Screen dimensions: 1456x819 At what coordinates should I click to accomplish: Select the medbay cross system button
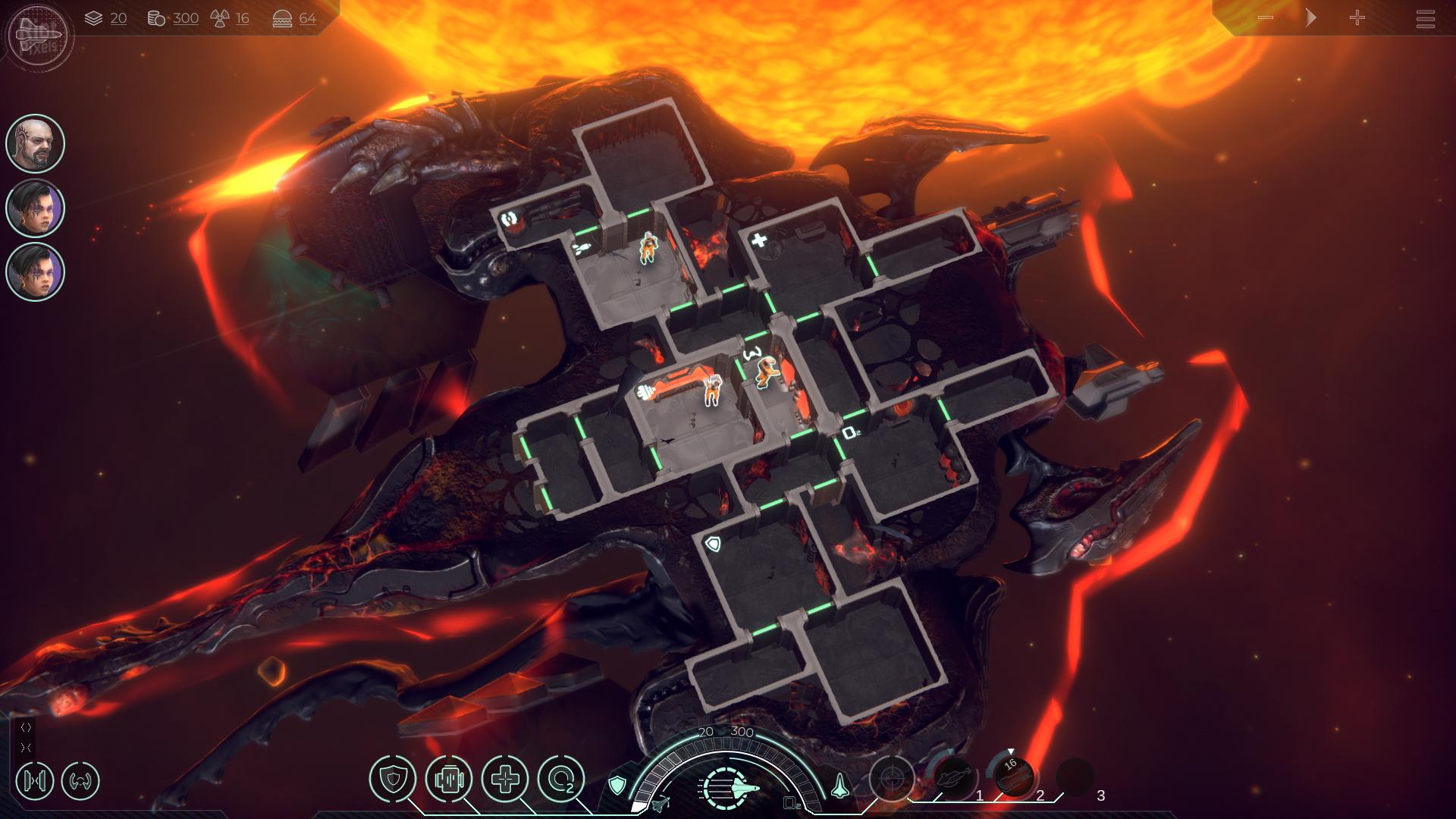coord(504,779)
